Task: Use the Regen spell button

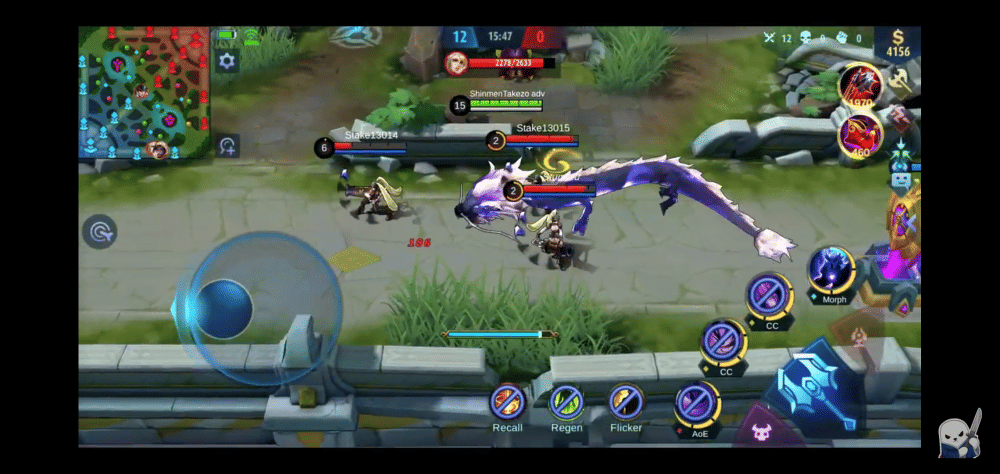Action: pyautogui.click(x=566, y=403)
